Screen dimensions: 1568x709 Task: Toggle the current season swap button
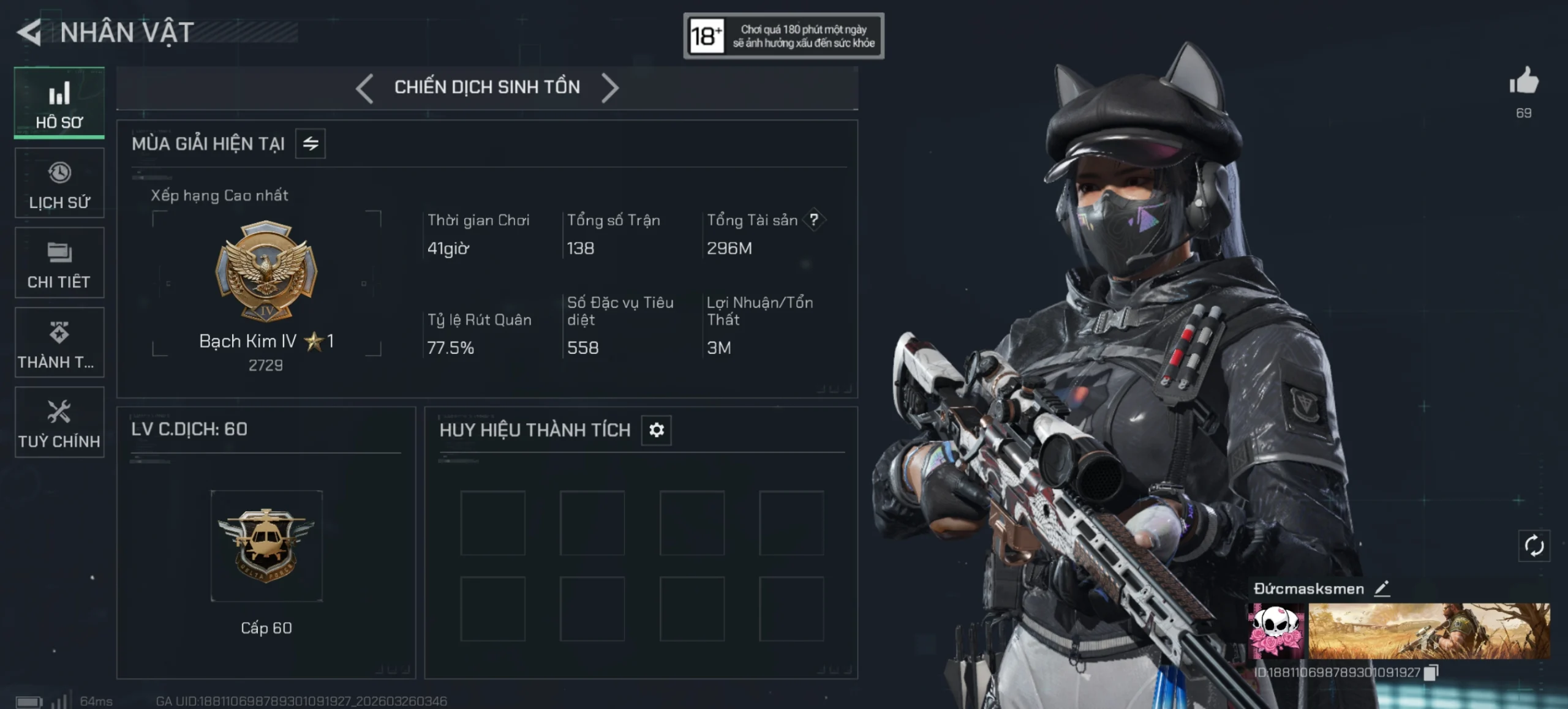click(311, 144)
